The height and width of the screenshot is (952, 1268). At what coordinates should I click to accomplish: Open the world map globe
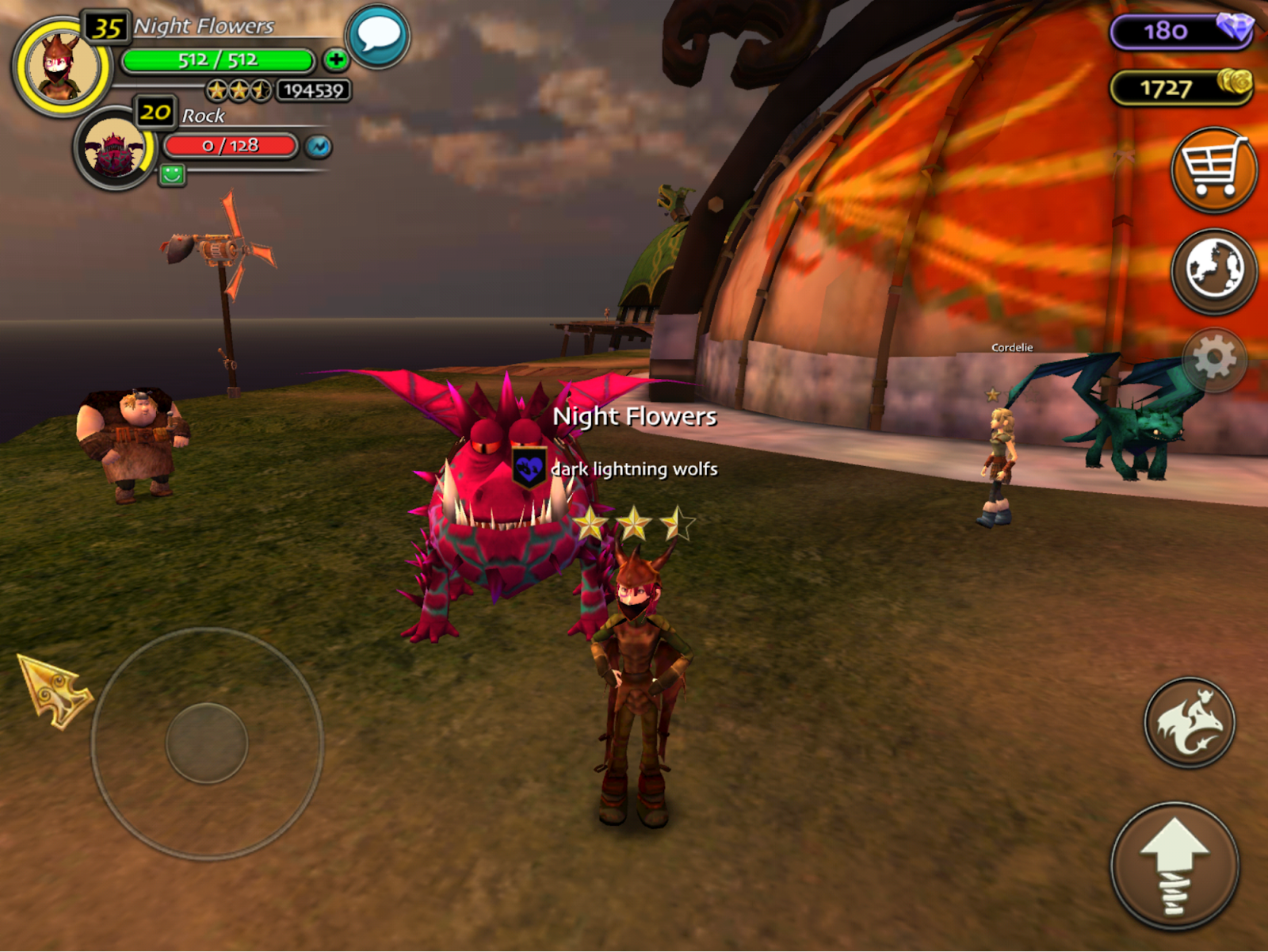(x=1213, y=270)
